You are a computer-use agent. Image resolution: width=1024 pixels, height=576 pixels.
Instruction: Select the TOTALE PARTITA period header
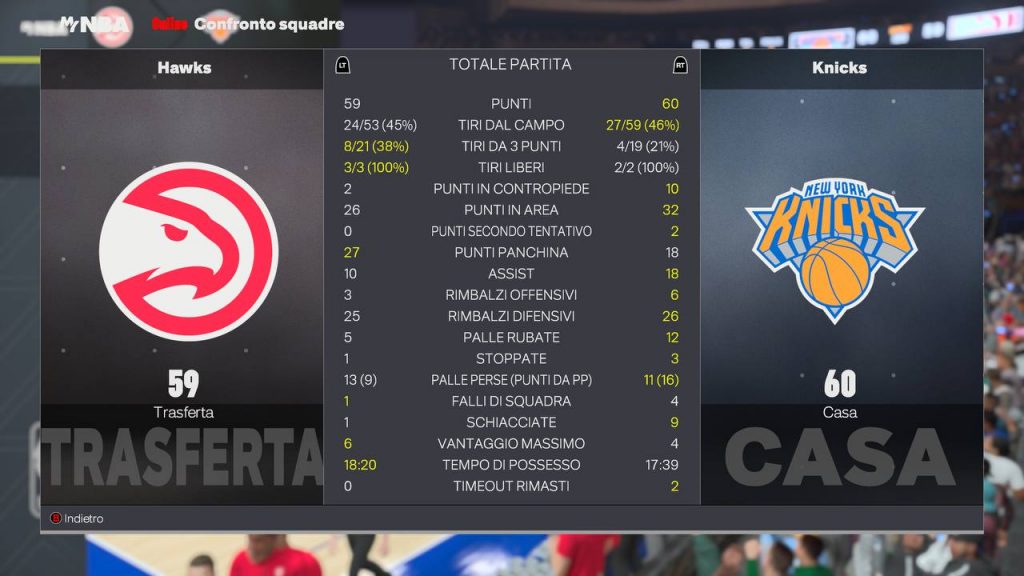point(510,64)
